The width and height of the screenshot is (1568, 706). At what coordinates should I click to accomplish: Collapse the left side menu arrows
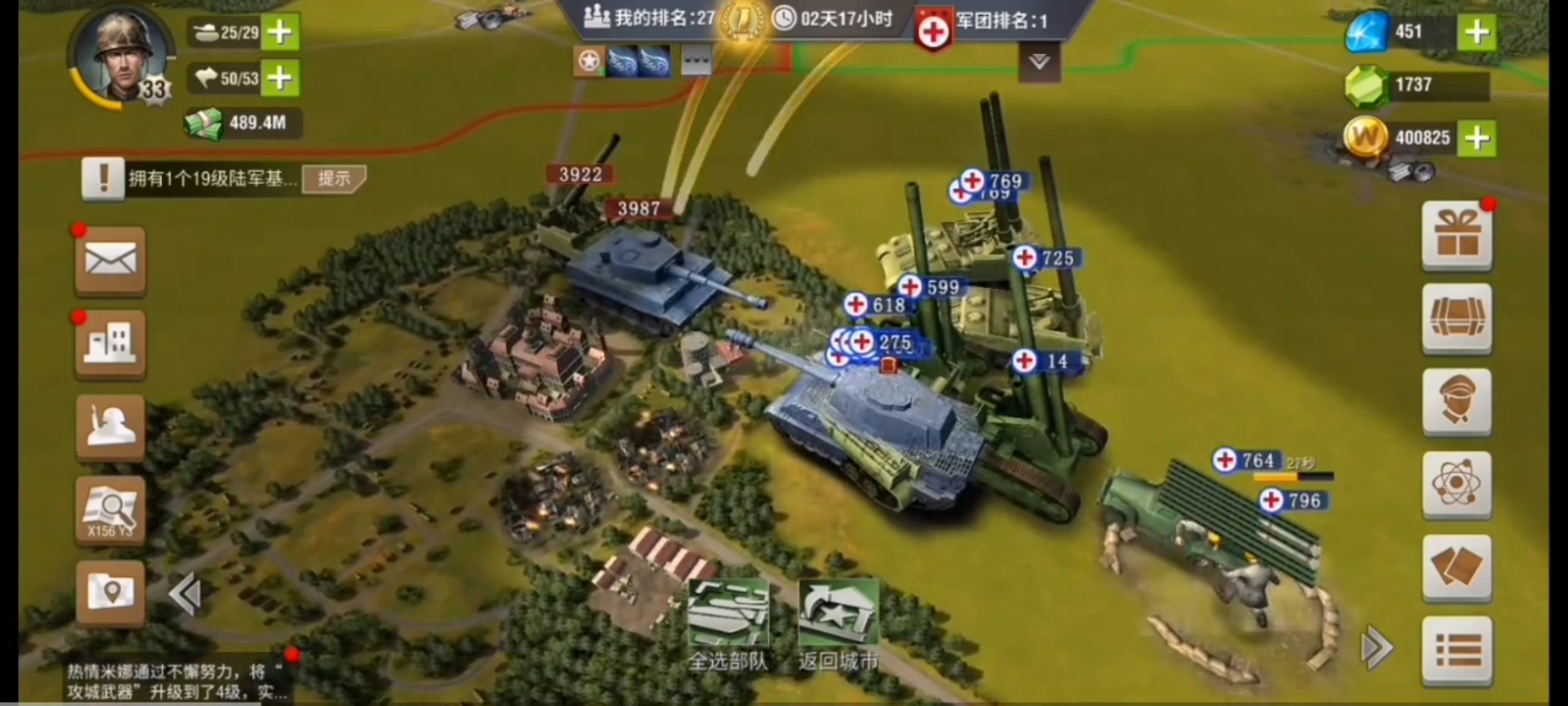pyautogui.click(x=185, y=594)
